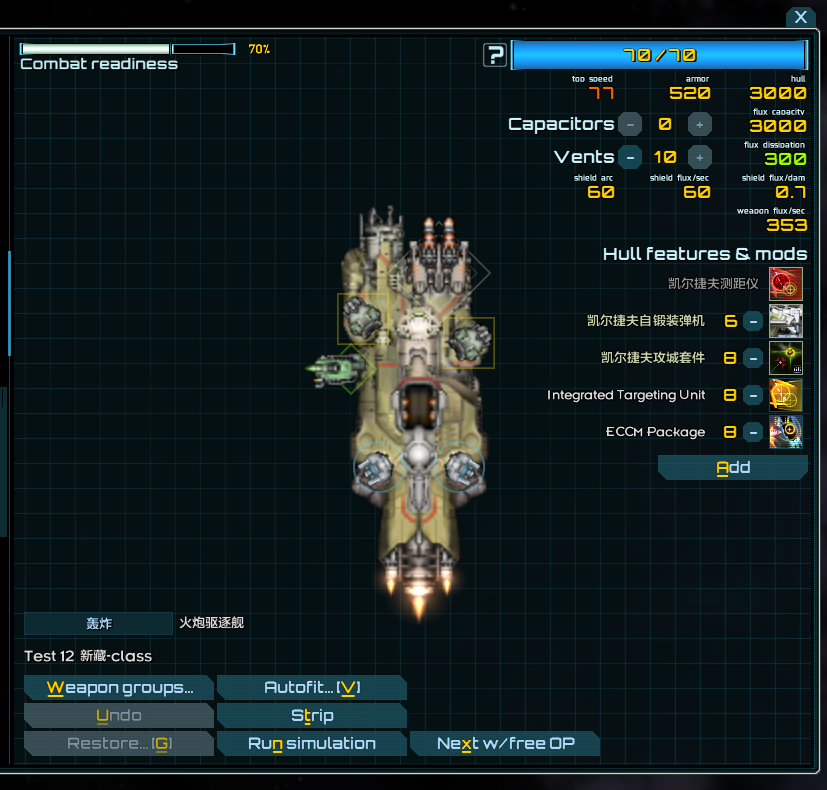The width and height of the screenshot is (827, 790).
Task: Increase Capacitors with the plus button
Action: click(700, 124)
